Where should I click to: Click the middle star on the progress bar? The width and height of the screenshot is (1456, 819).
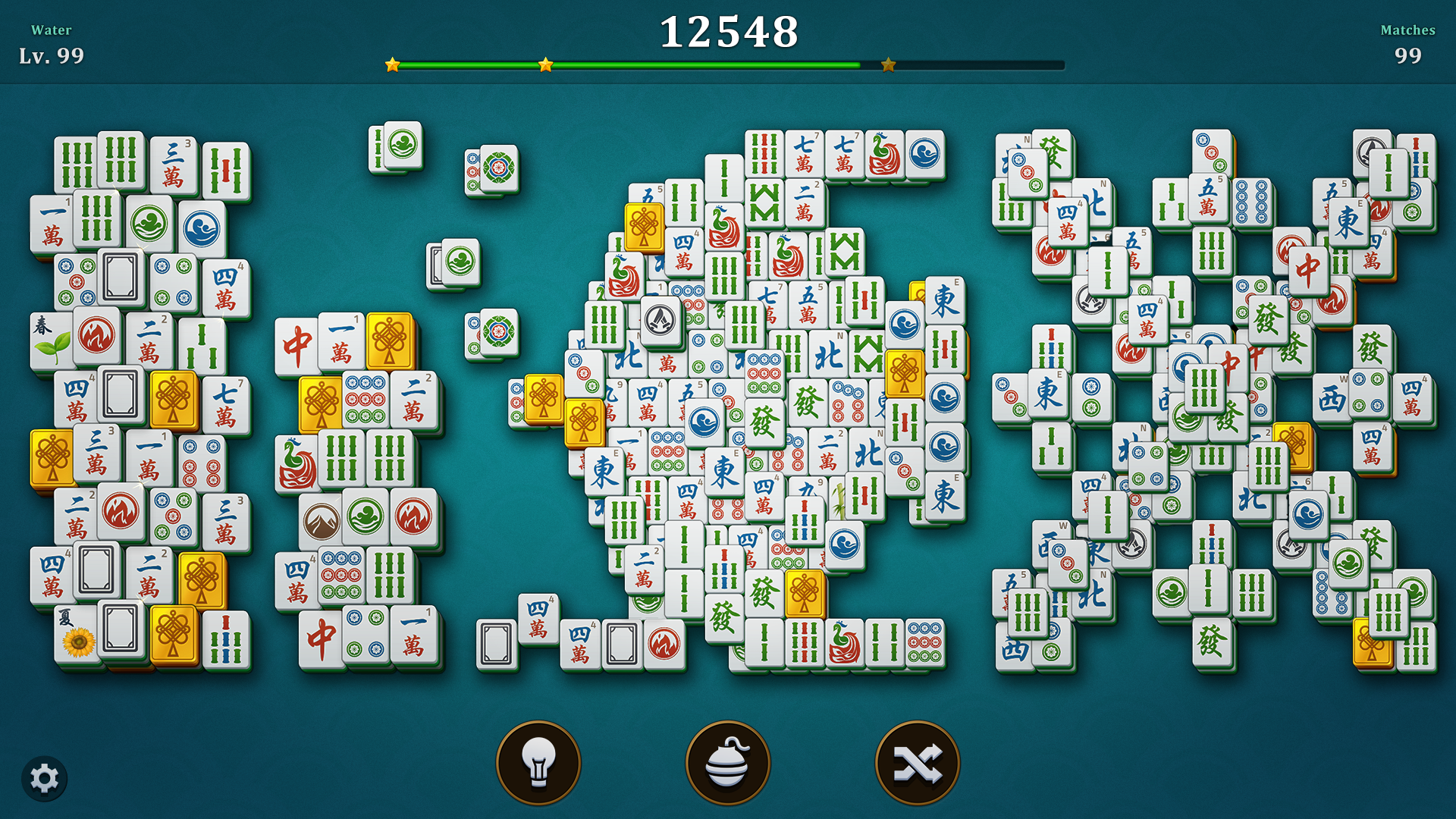(545, 64)
